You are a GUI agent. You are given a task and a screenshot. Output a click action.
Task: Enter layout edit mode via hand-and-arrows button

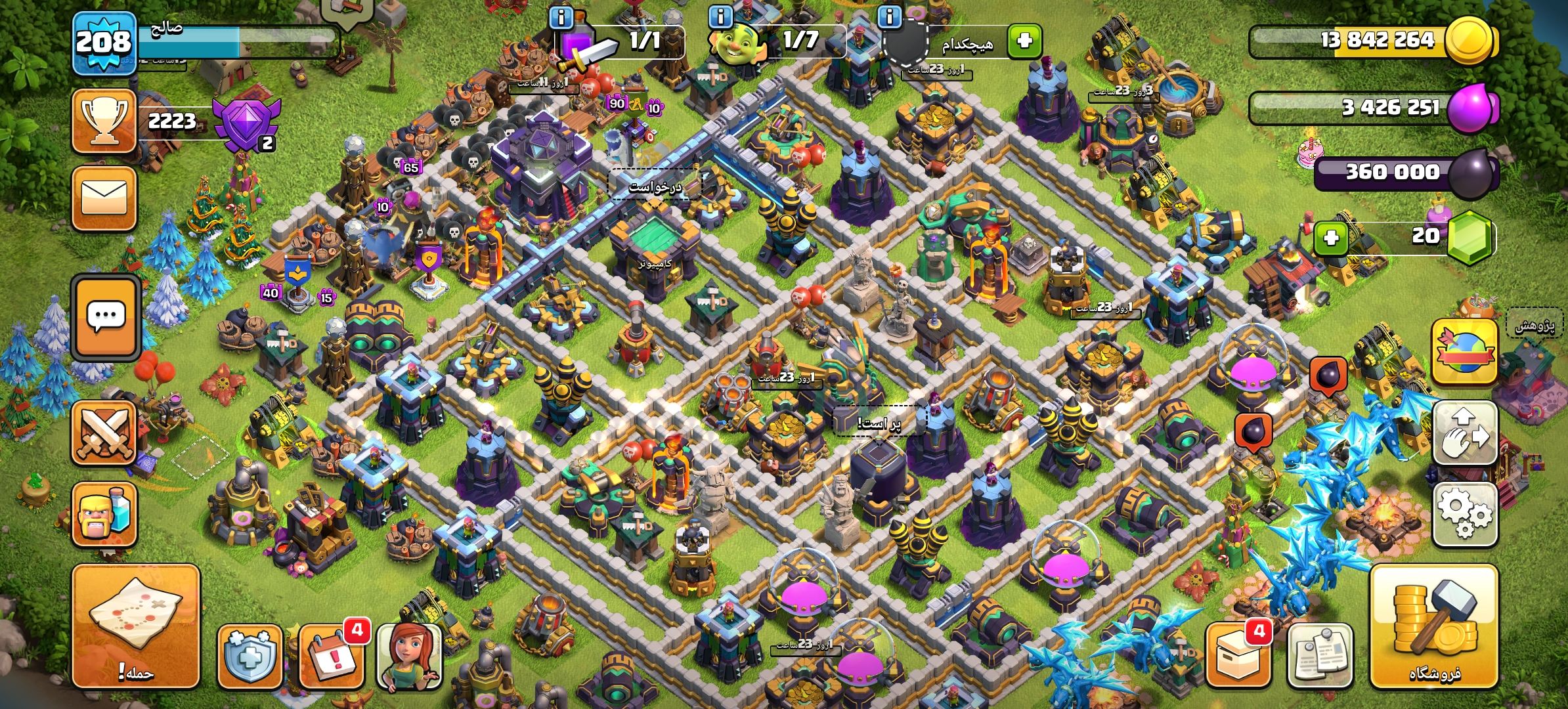[x=1465, y=433]
